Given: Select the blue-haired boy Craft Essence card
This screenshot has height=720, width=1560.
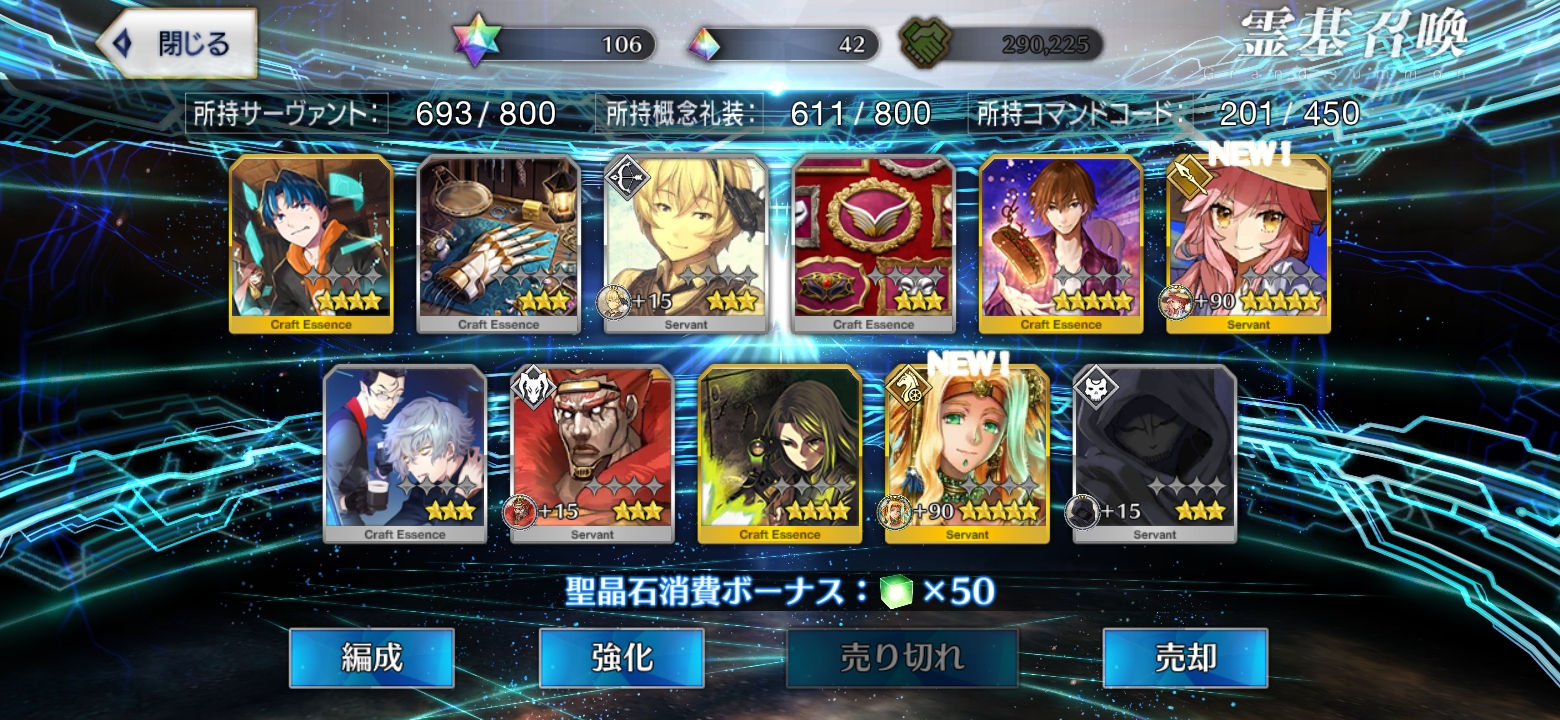Looking at the screenshot, I should (x=311, y=243).
